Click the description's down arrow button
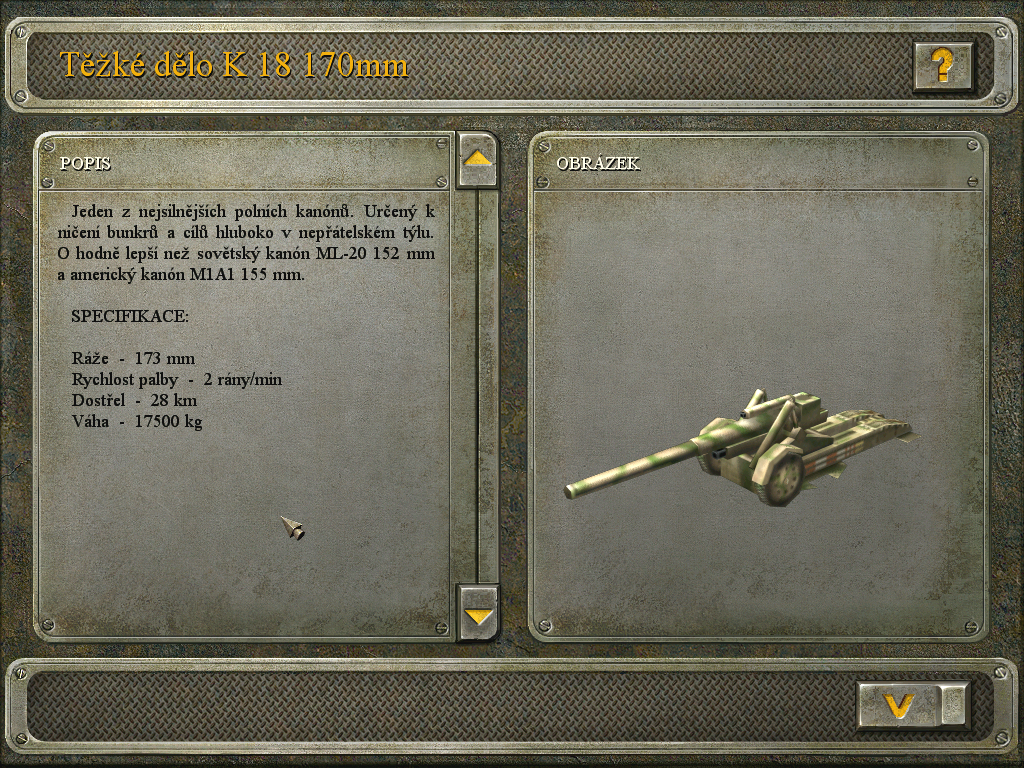1024x768 pixels. click(x=478, y=612)
